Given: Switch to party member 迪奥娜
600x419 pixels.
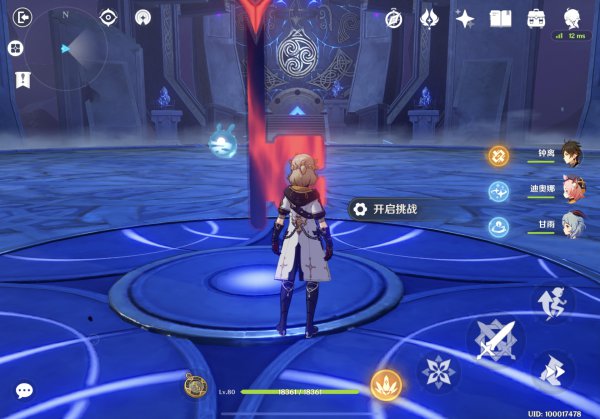Looking at the screenshot, I should tap(571, 190).
